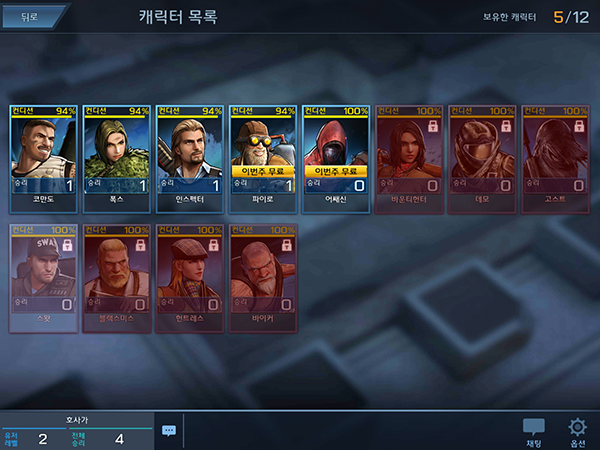The width and height of the screenshot is (600, 450).
Task: Go back with the 뒤로 button
Action: 30,16
